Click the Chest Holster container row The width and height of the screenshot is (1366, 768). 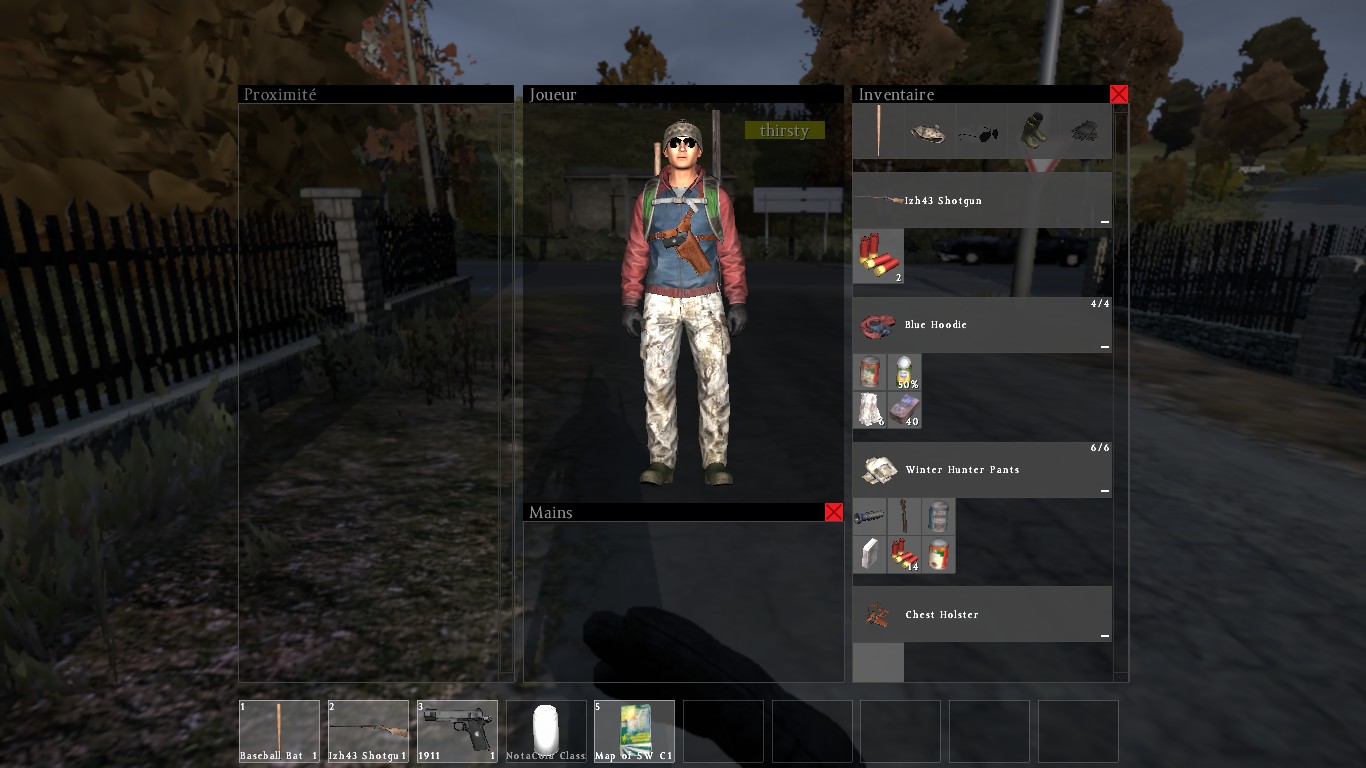(982, 614)
